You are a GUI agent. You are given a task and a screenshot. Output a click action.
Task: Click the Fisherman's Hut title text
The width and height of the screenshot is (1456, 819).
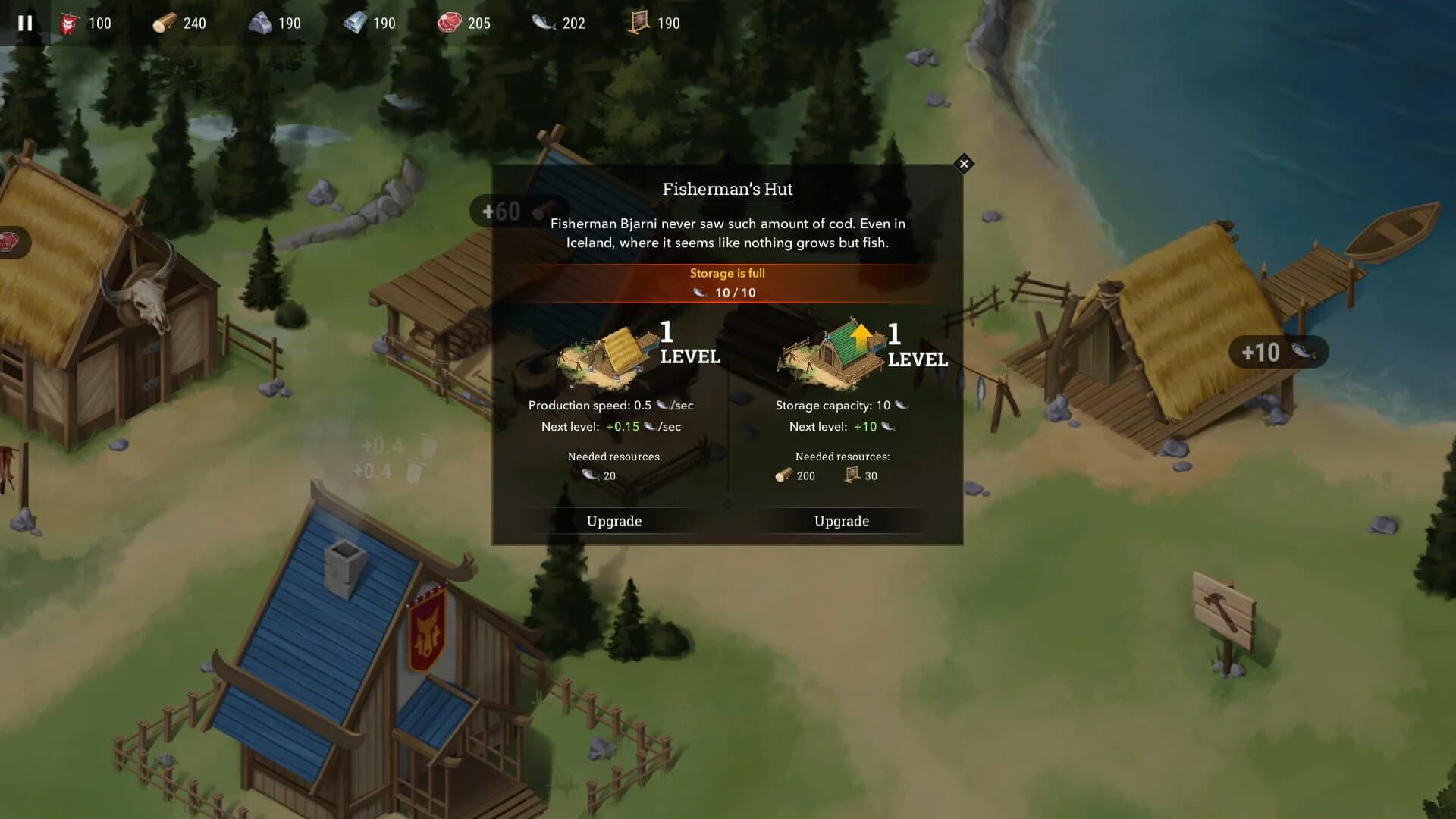726,189
